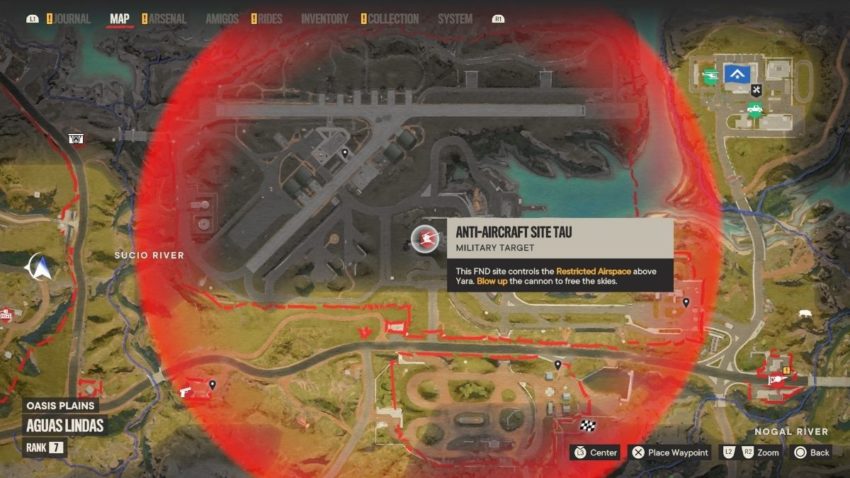This screenshot has height=478, width=850.
Task: Select the Anti-Aircraft Site Tau map marker
Action: pyautogui.click(x=424, y=239)
